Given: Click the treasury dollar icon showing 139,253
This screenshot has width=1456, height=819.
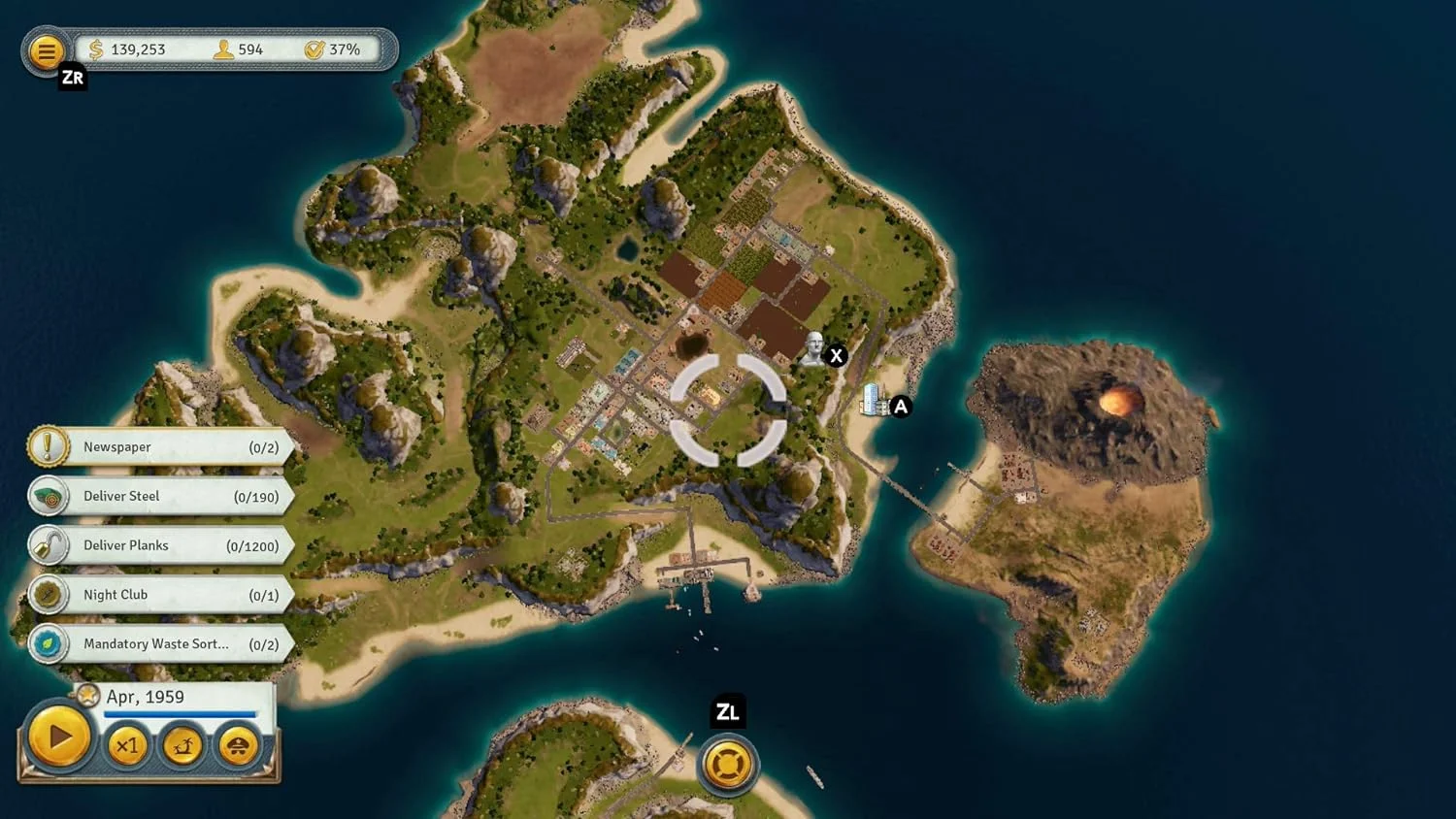Looking at the screenshot, I should pyautogui.click(x=95, y=48).
